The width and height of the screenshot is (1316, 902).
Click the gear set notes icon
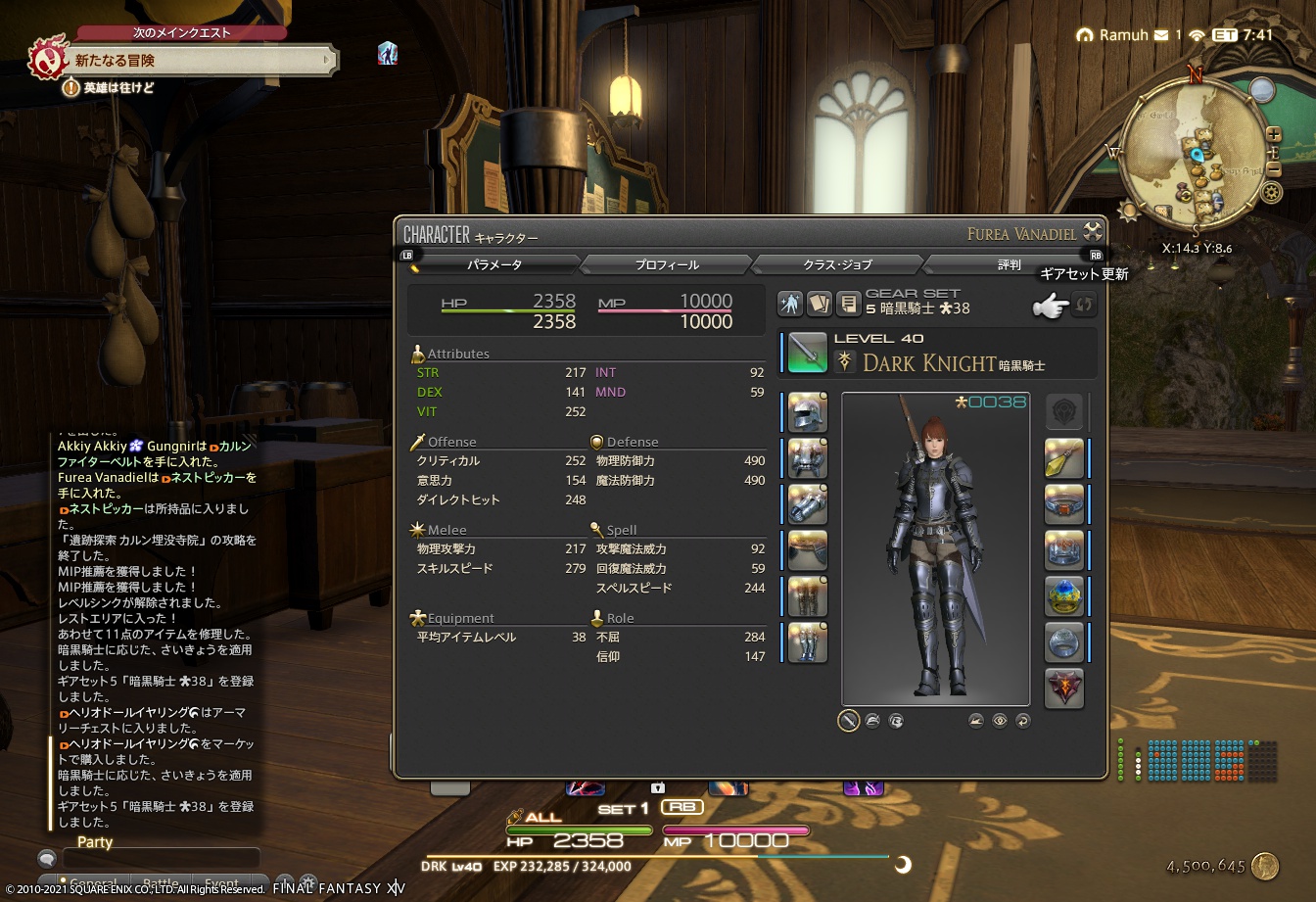(848, 305)
